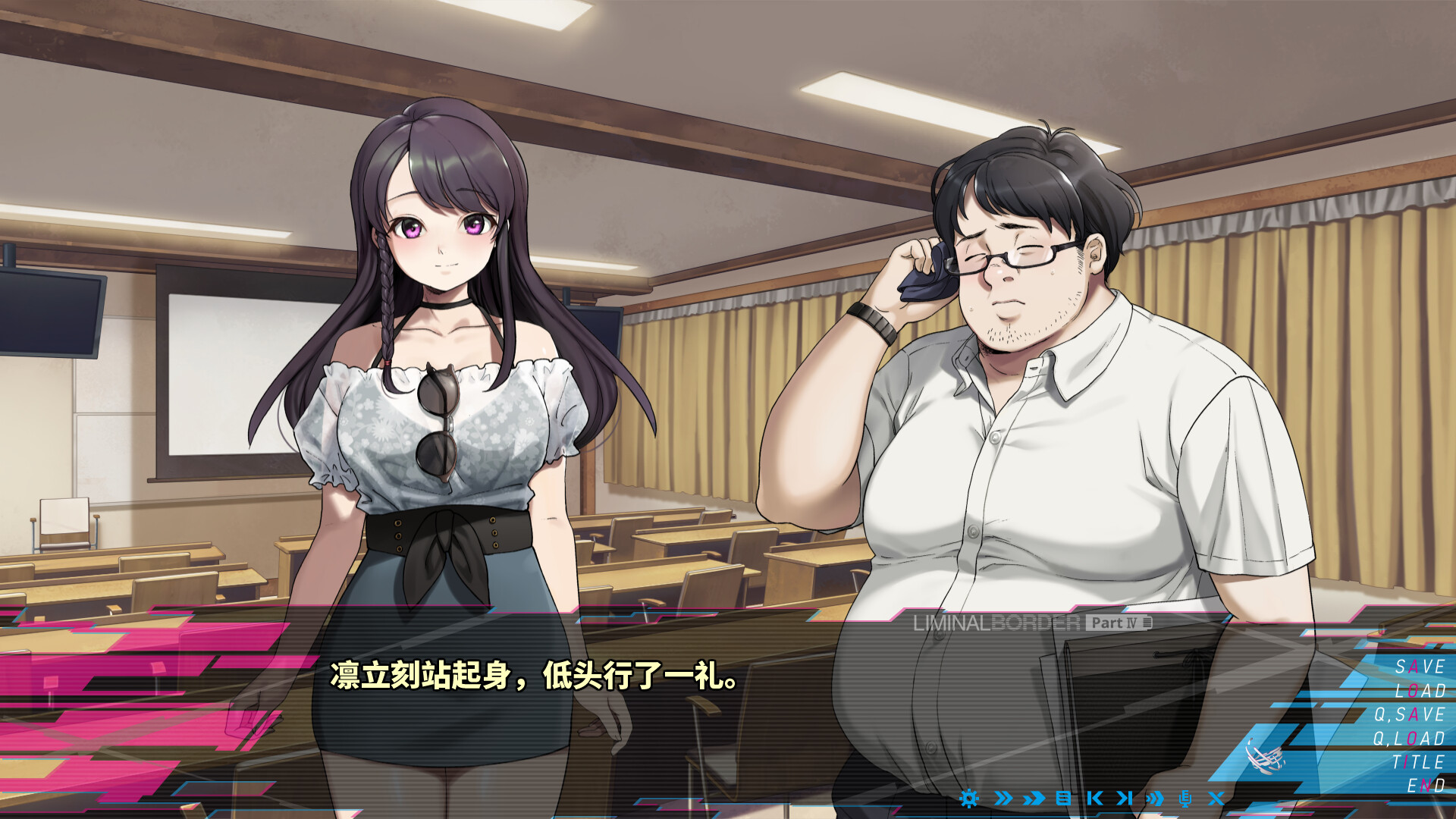Open game settings via the gear icon
This screenshot has width=1456, height=819.
tap(969, 798)
